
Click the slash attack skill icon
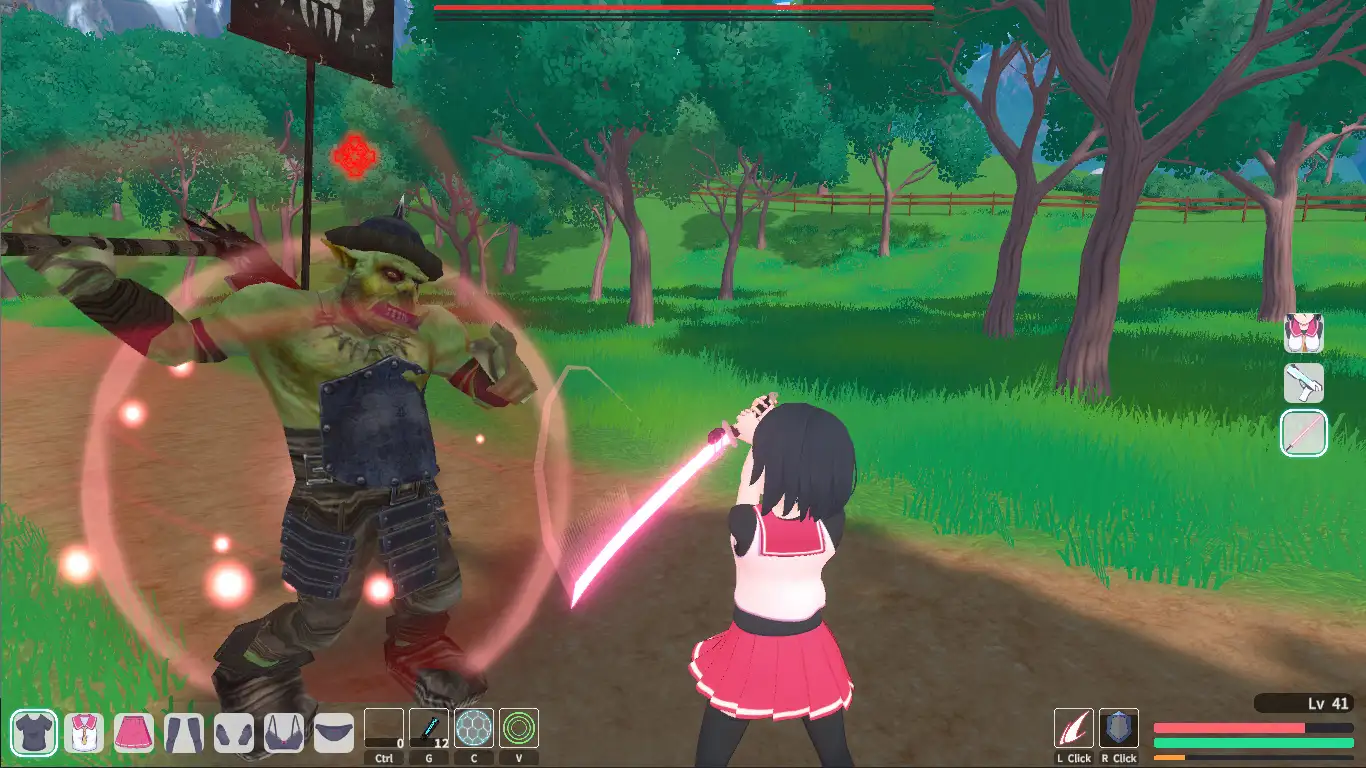[1074, 729]
